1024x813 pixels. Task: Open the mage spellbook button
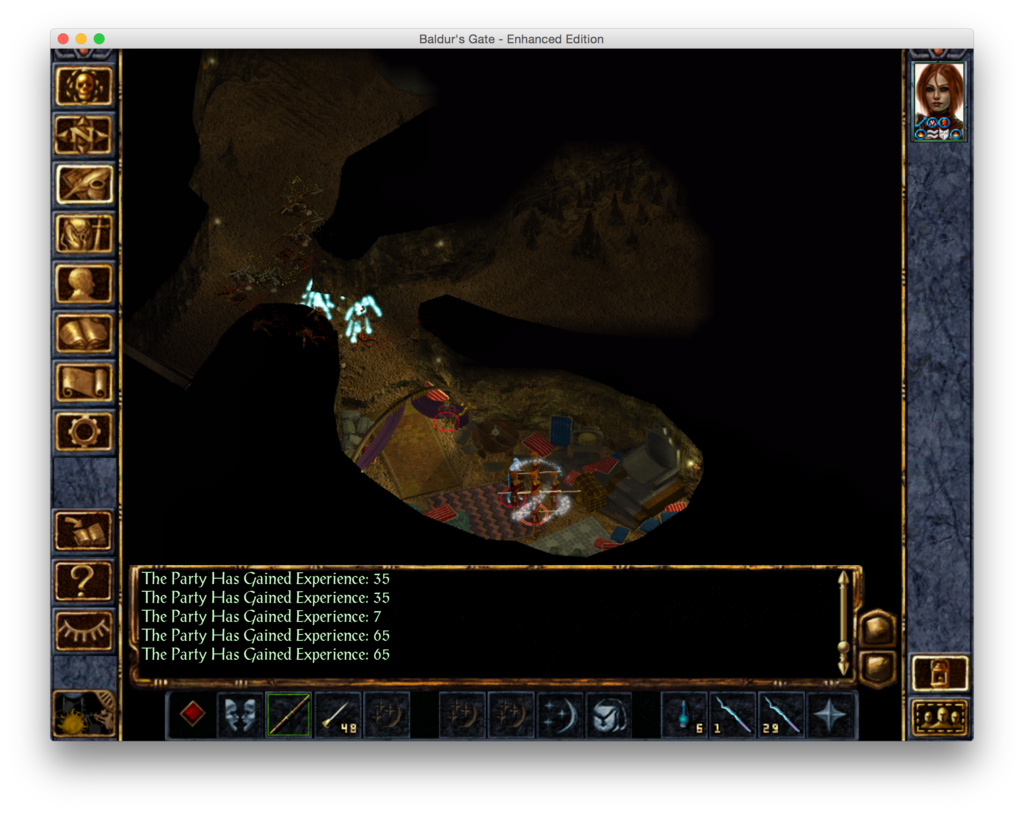coord(84,333)
